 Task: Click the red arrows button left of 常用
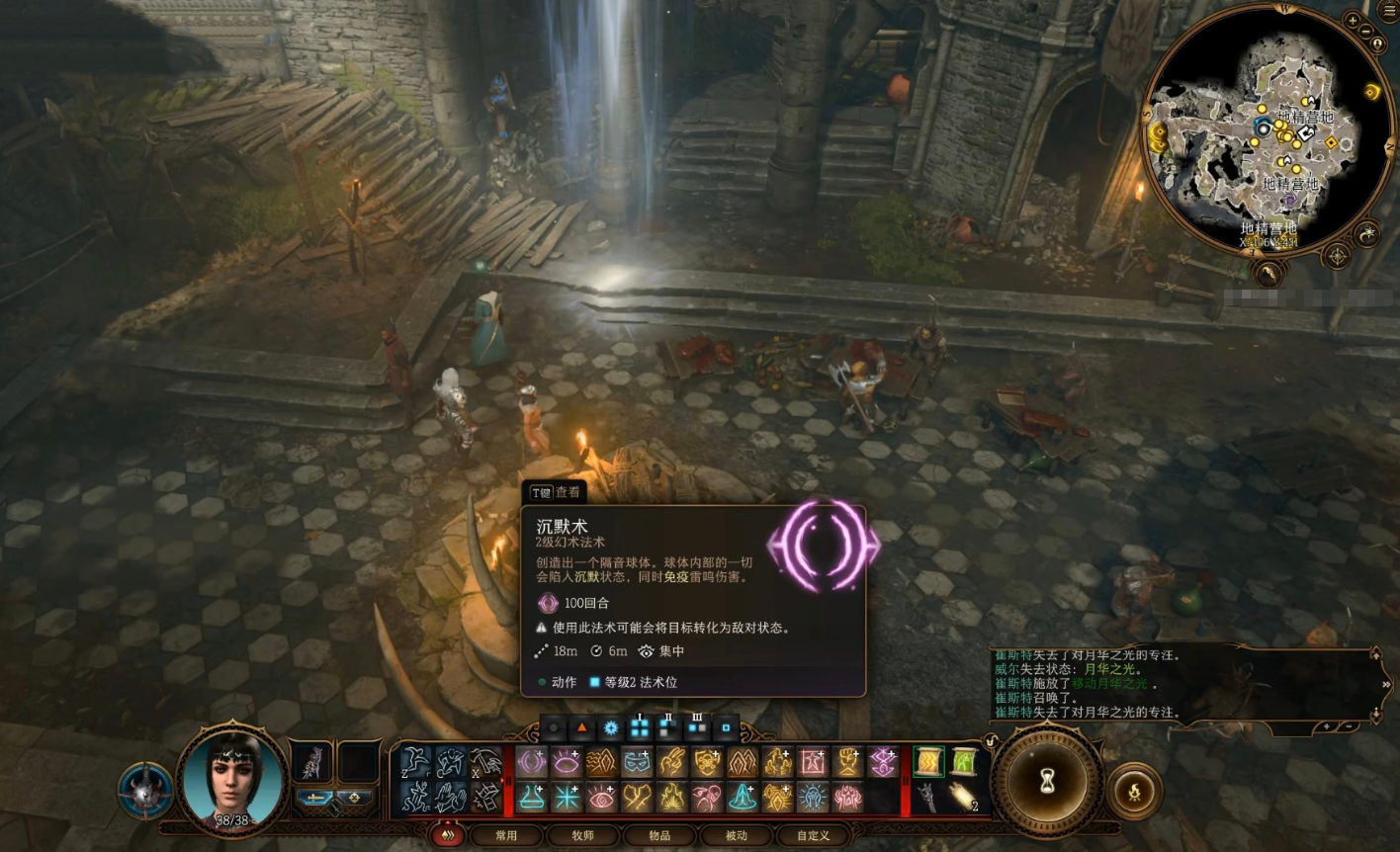point(447,835)
